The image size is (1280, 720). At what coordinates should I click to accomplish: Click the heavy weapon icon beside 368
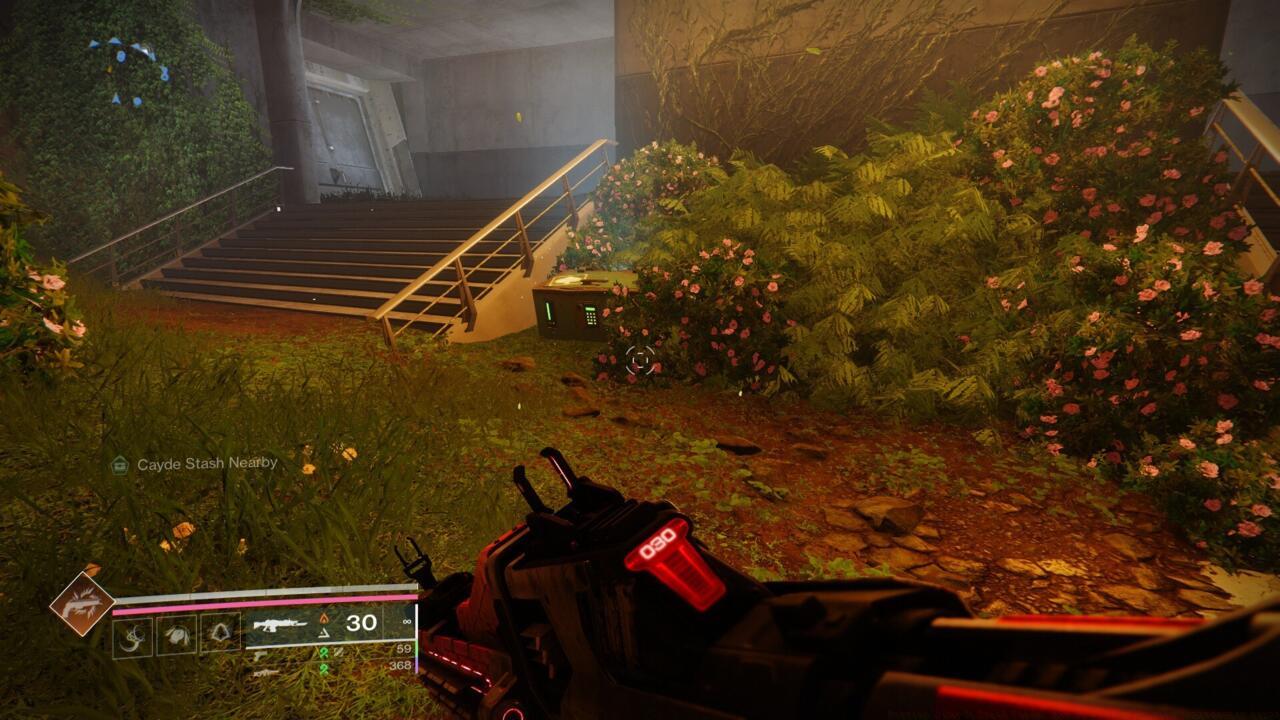pos(264,672)
